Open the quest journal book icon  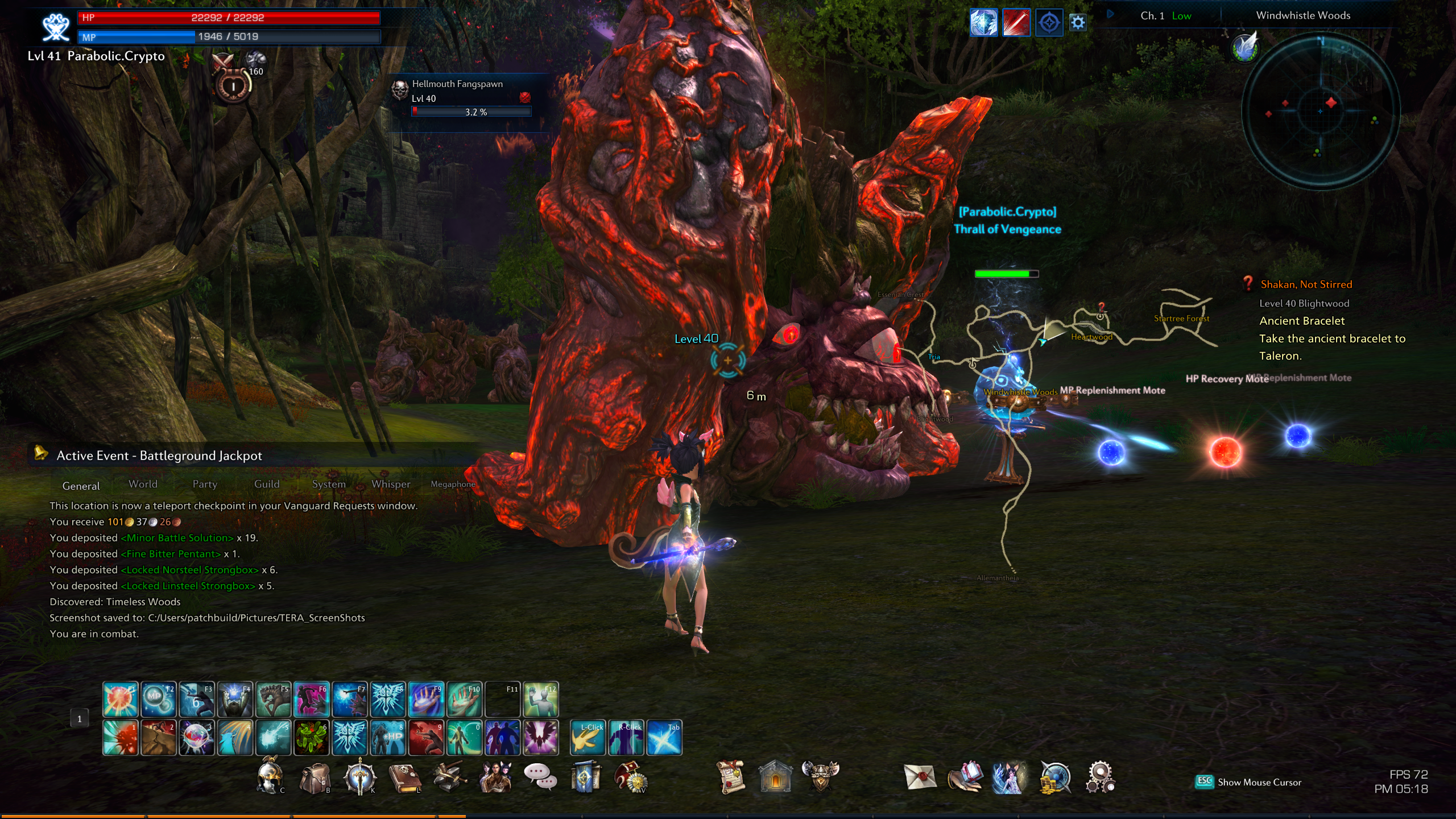tap(404, 778)
